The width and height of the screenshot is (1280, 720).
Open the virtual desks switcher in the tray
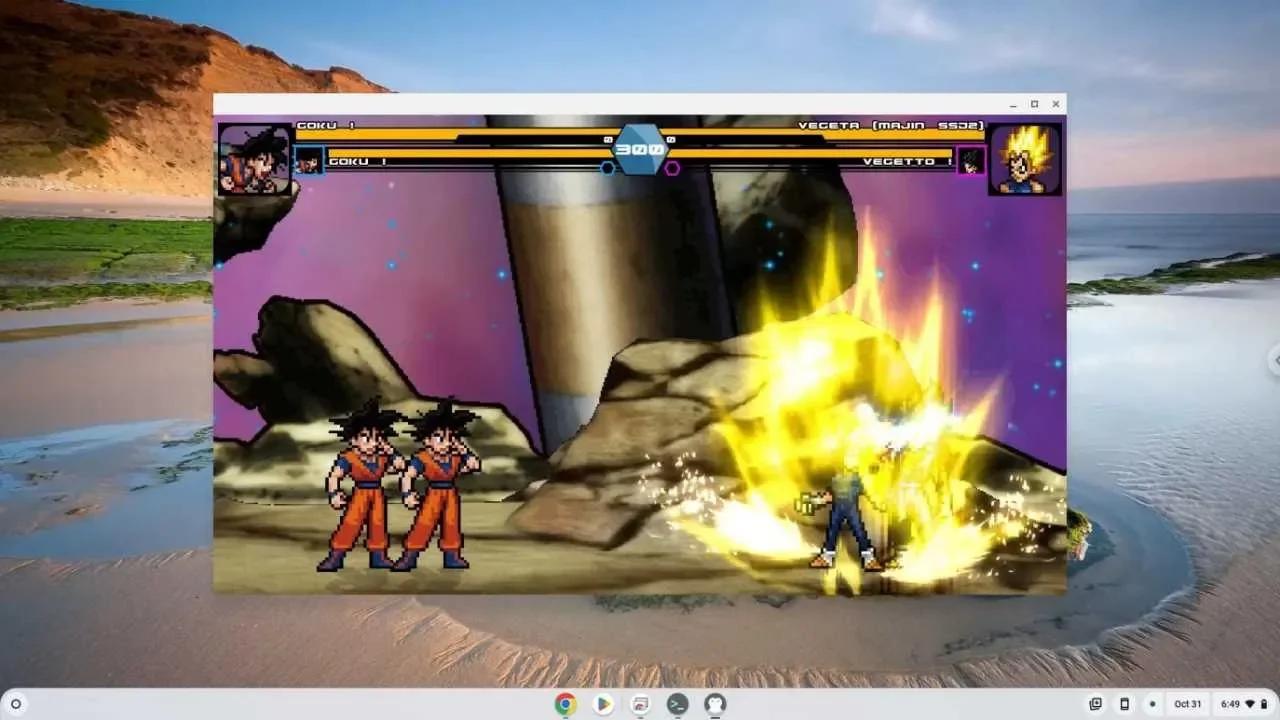[x=1096, y=704]
